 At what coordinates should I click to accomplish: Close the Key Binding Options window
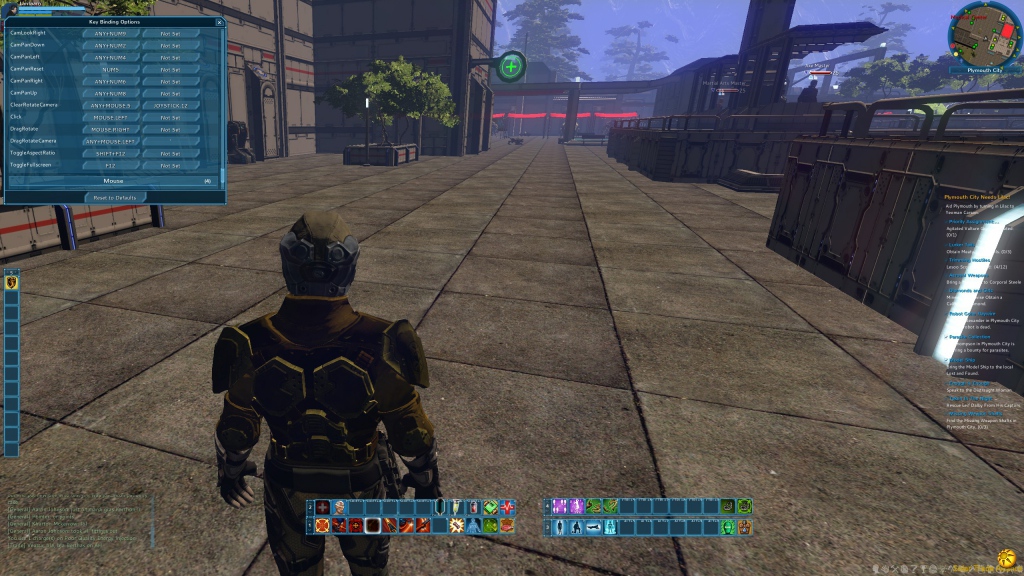pyautogui.click(x=219, y=21)
